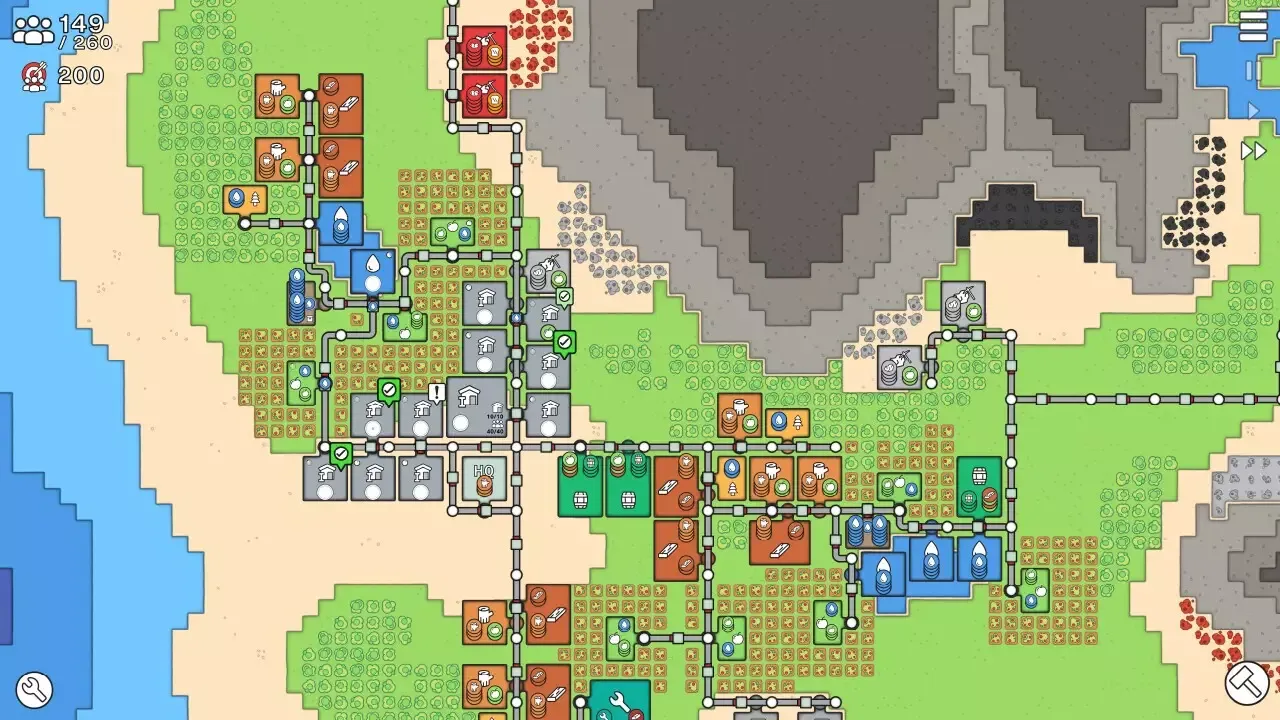Viewport: 1280px width, 720px height.
Task: Click the green checkmark bubble near the farms
Action: click(x=390, y=388)
